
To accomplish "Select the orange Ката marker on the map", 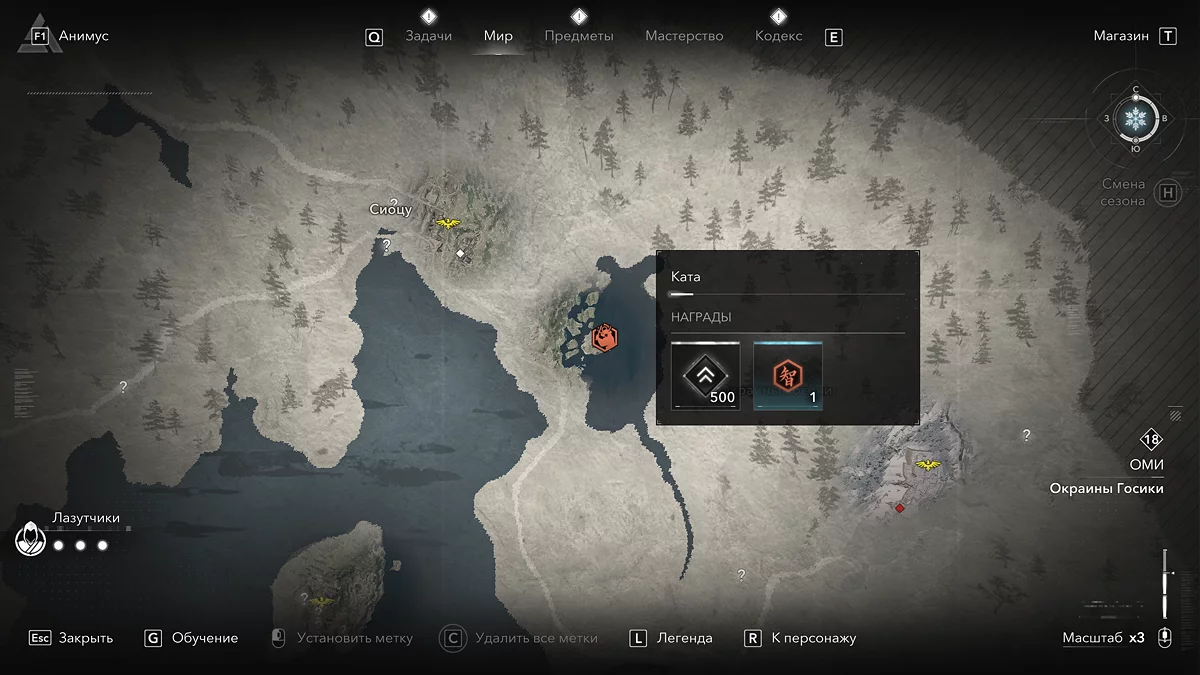I will (x=604, y=338).
